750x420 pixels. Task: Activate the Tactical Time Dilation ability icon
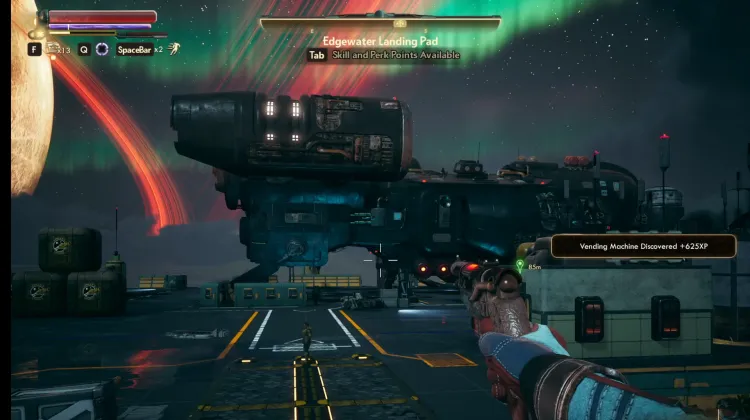point(101,48)
